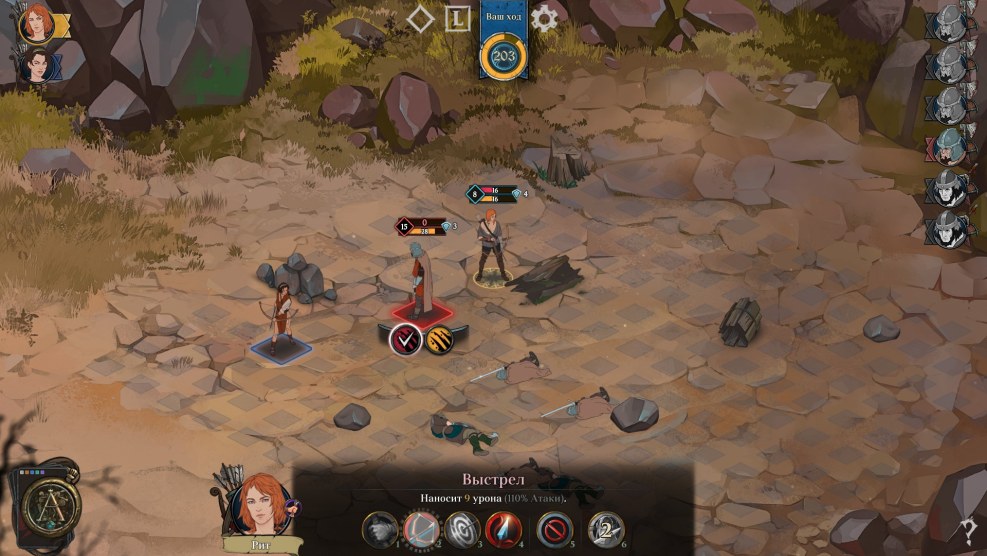Select the dark-haired hero portrait in party list
This screenshot has width=987, height=556.
(x=36, y=67)
